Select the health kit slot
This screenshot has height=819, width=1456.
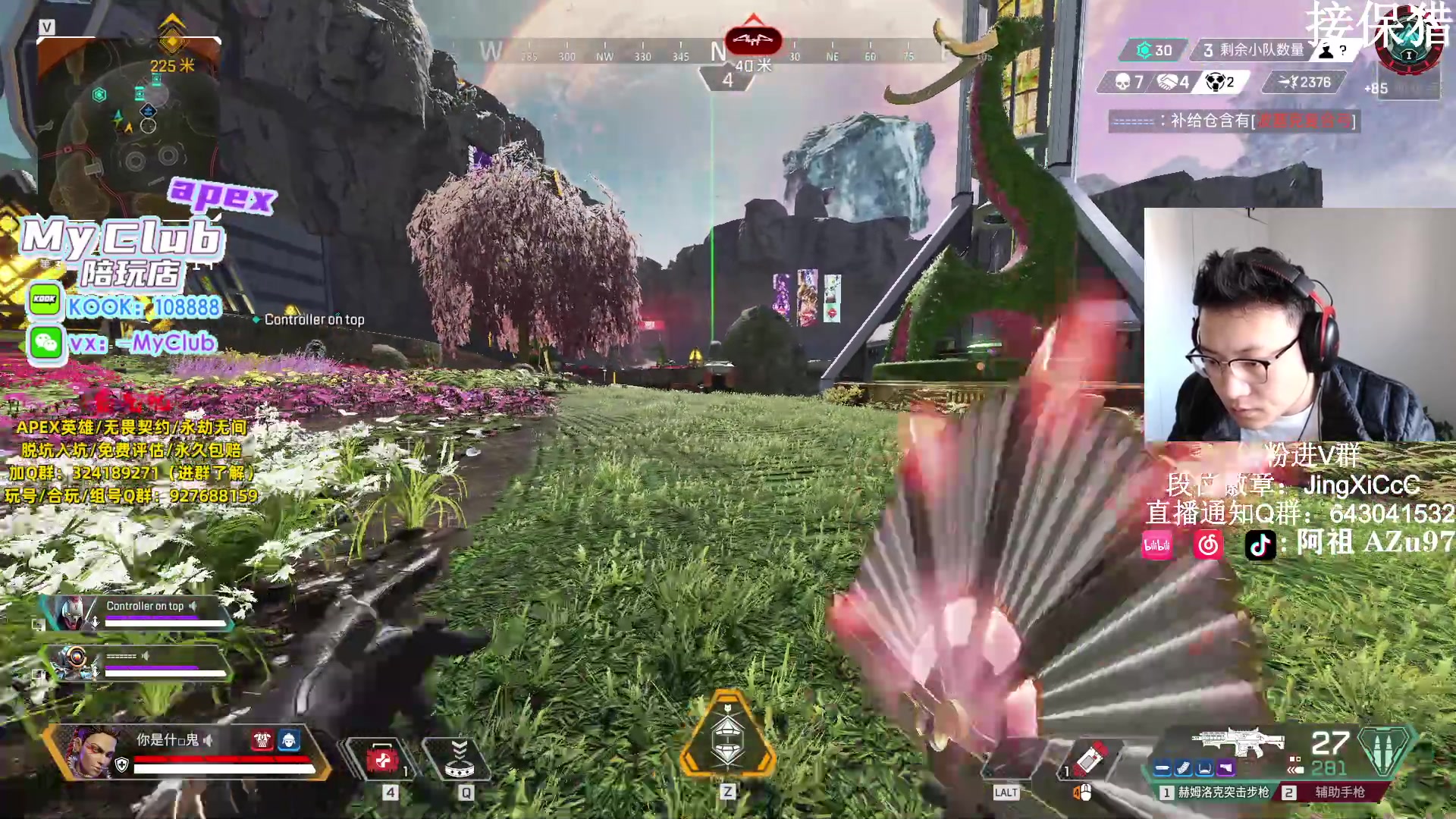click(x=382, y=759)
